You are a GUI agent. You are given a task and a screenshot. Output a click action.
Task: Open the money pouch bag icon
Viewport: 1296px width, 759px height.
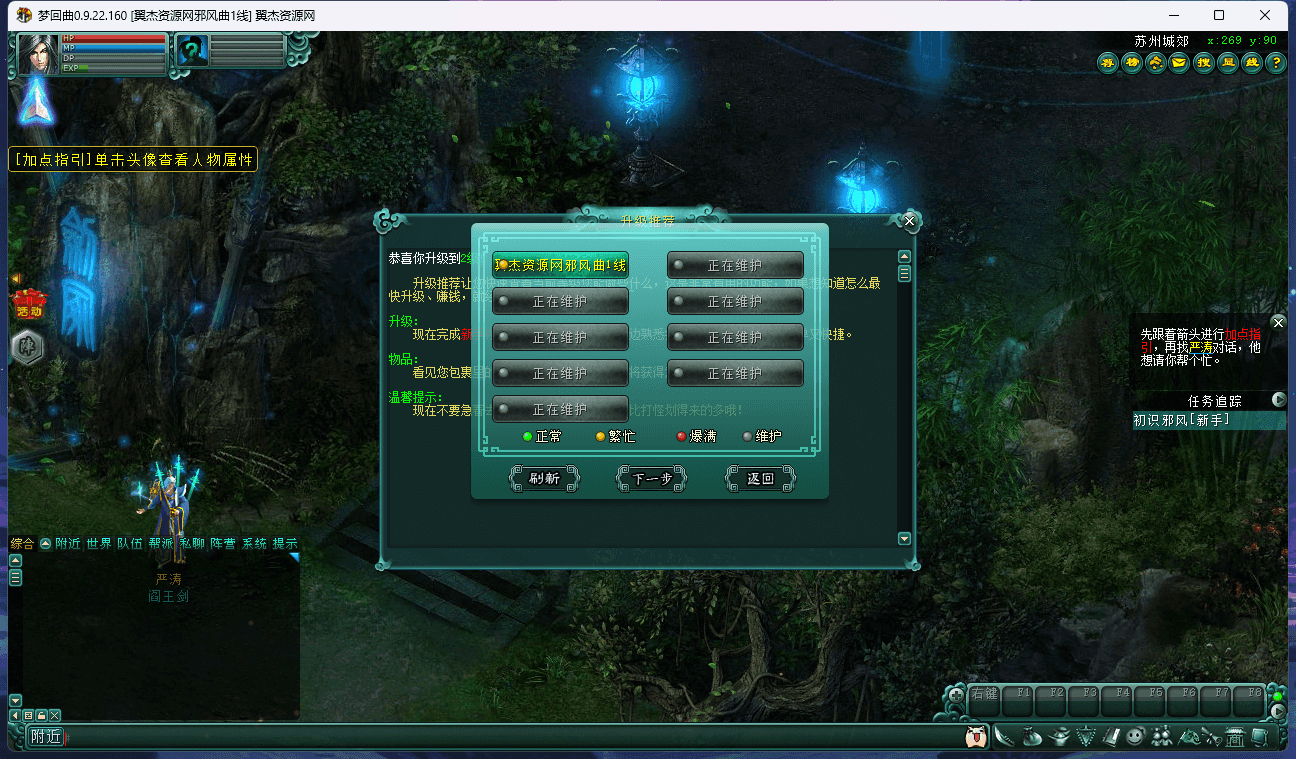pos(1034,737)
